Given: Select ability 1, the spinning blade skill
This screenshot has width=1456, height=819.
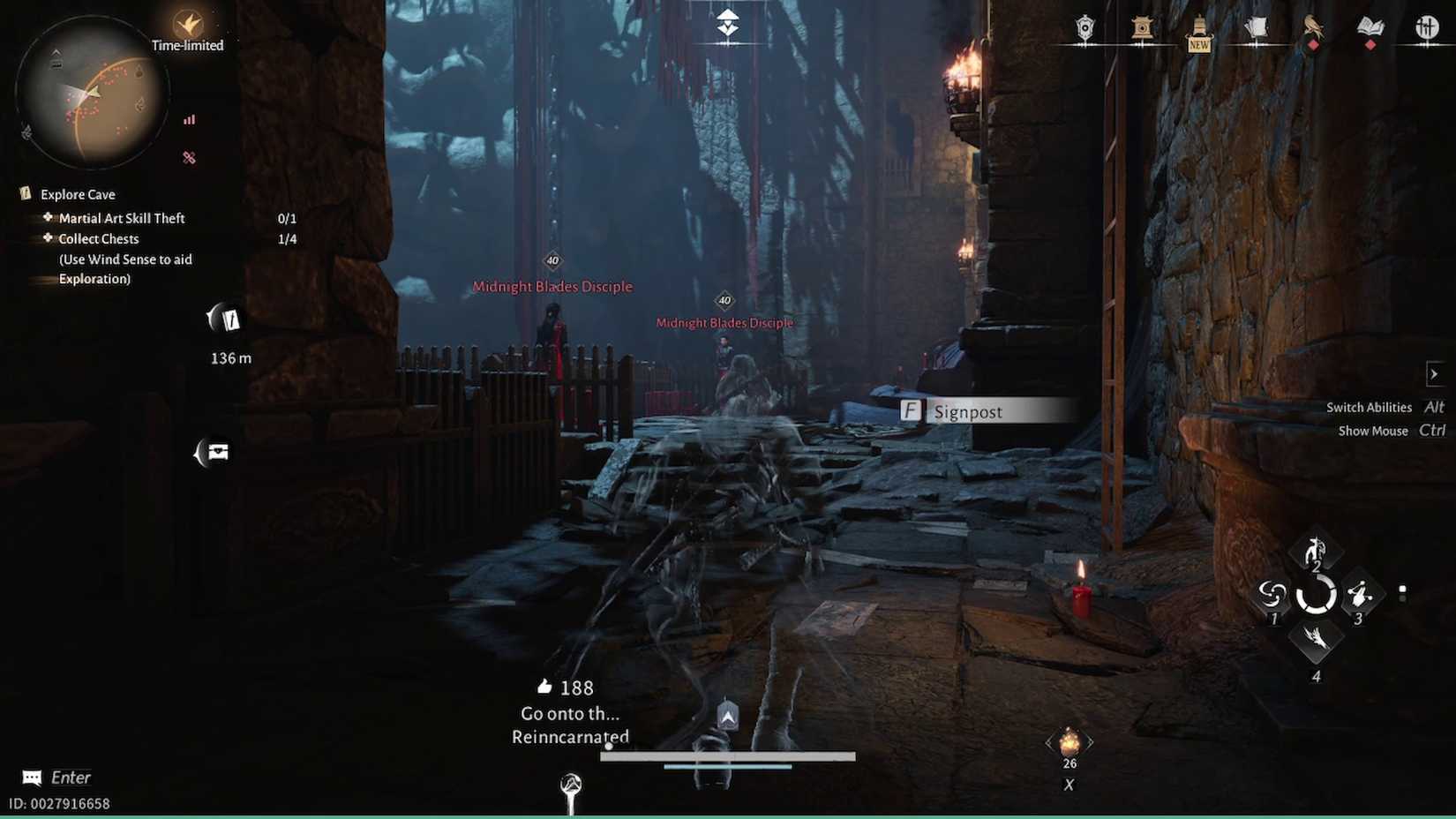Looking at the screenshot, I should [1273, 596].
